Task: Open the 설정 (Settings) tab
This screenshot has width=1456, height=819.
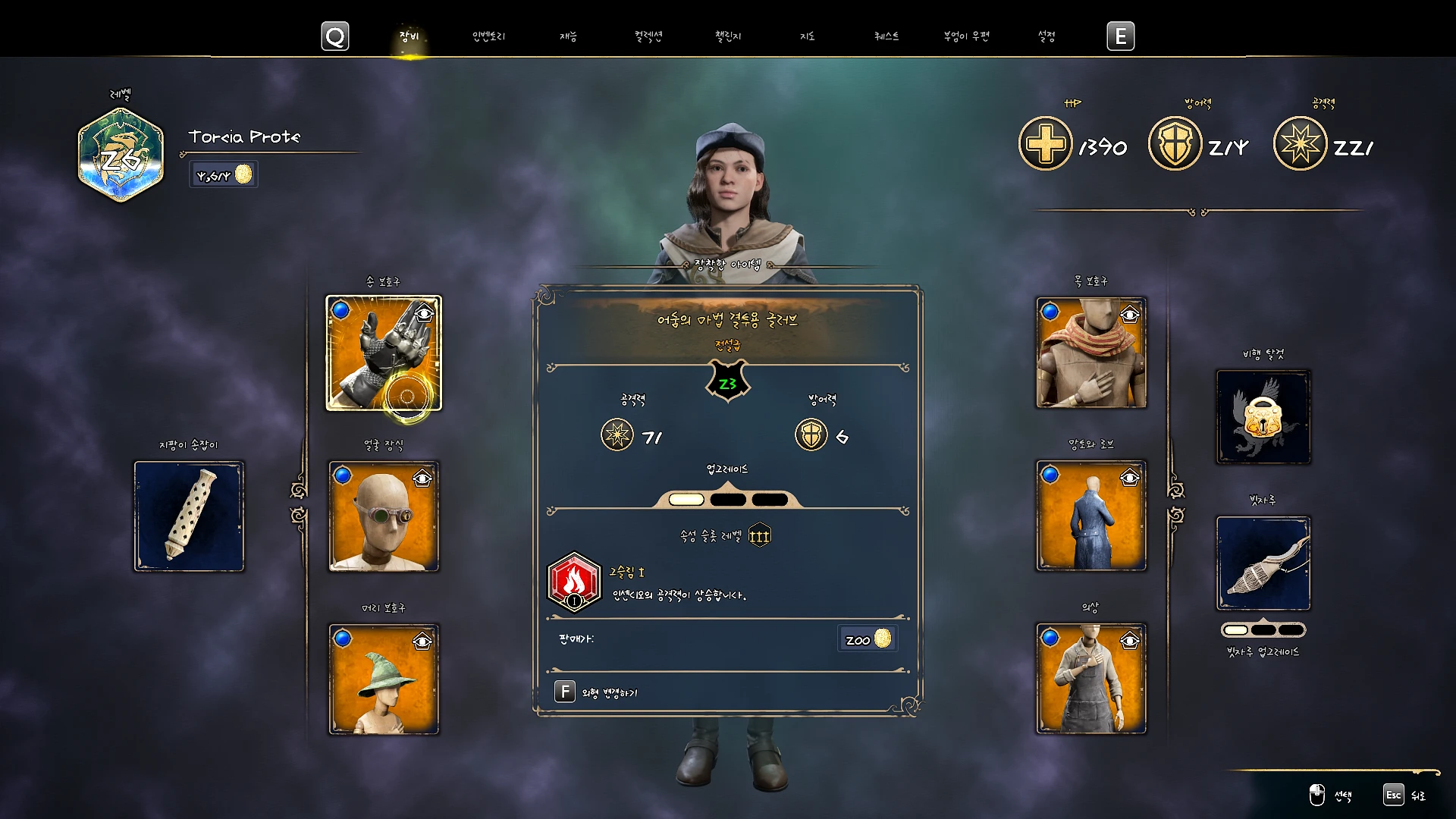Action: pyautogui.click(x=1046, y=36)
